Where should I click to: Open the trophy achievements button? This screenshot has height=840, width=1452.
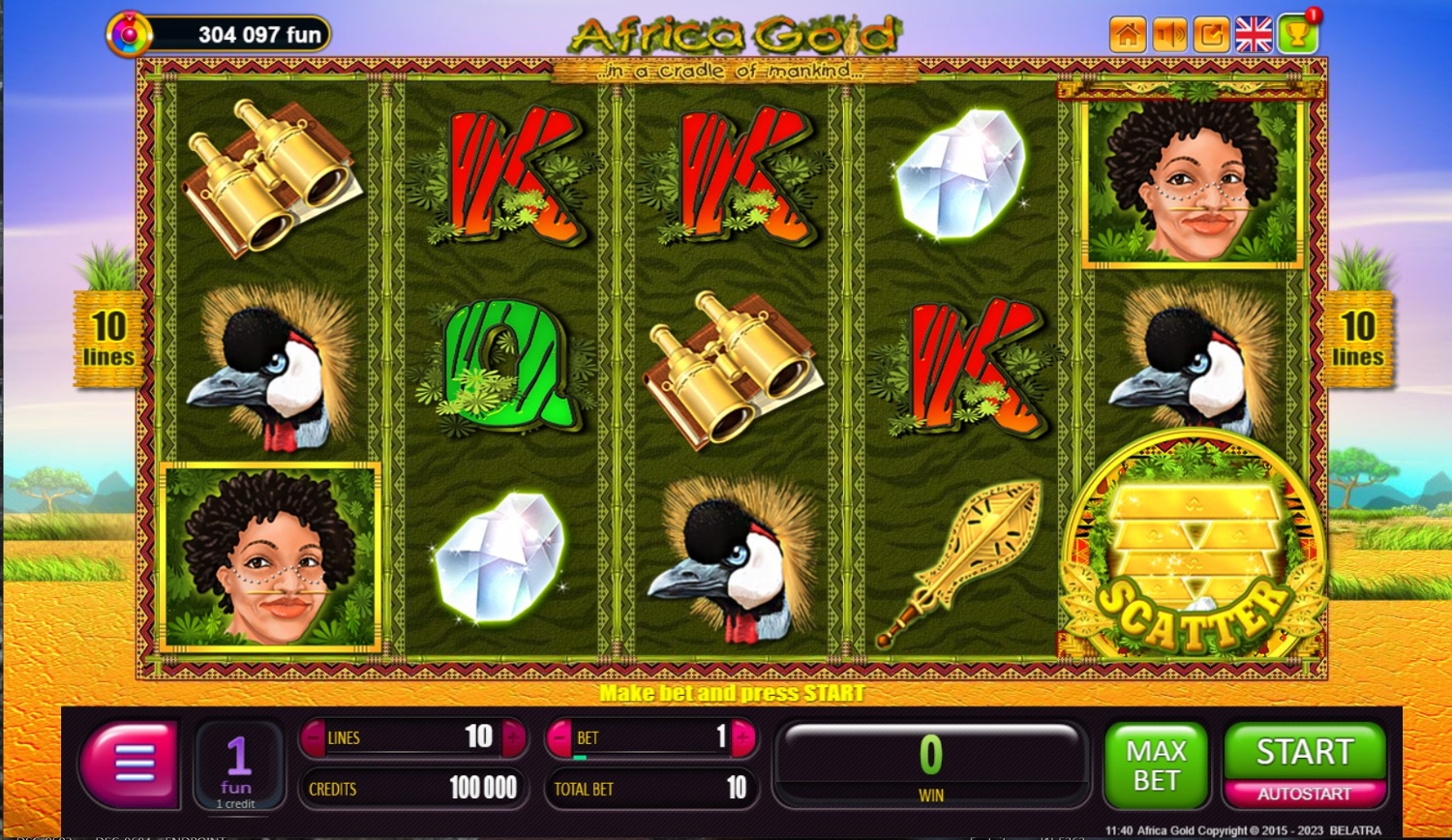point(1297,35)
